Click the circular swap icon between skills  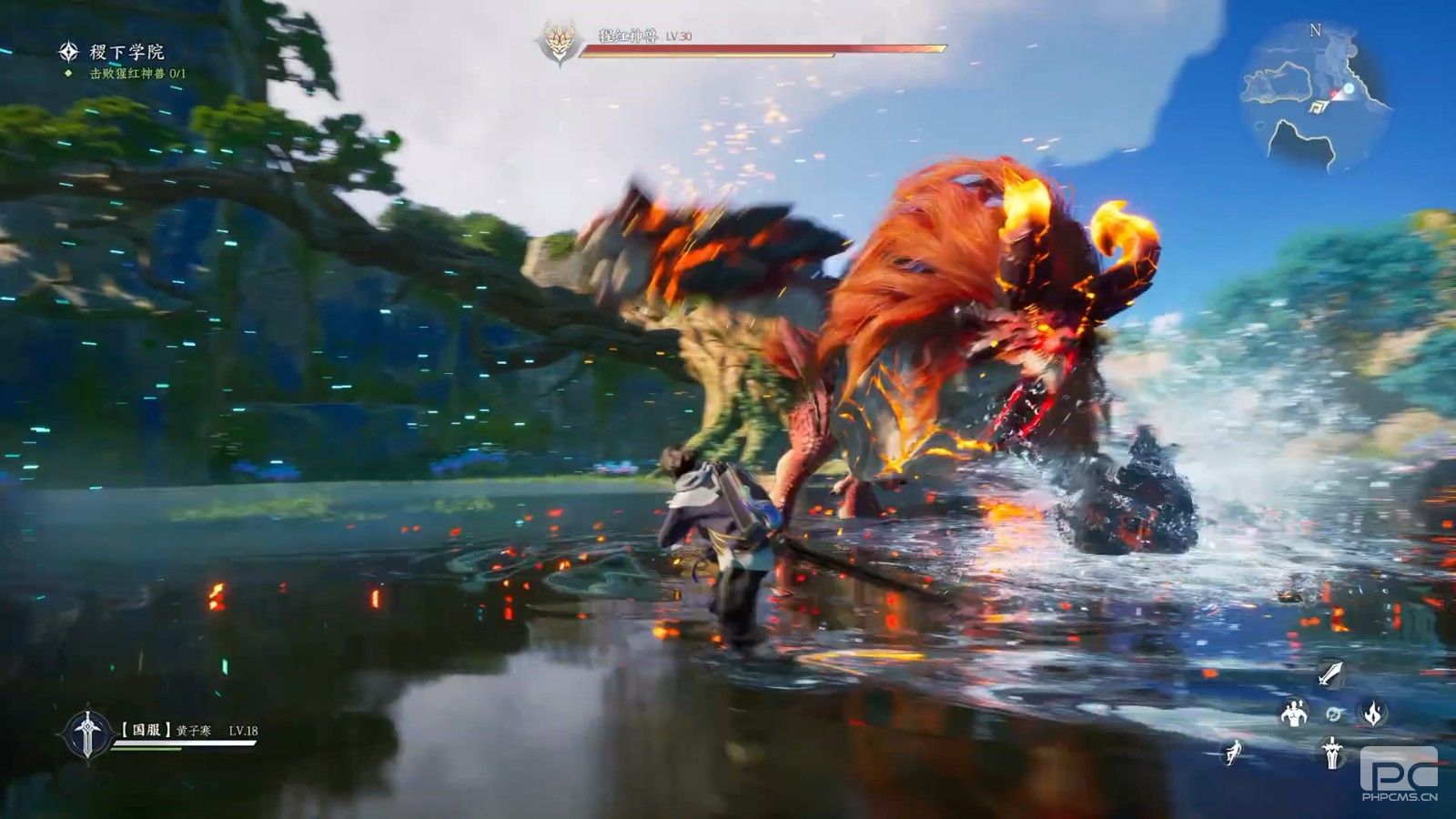click(x=1333, y=714)
